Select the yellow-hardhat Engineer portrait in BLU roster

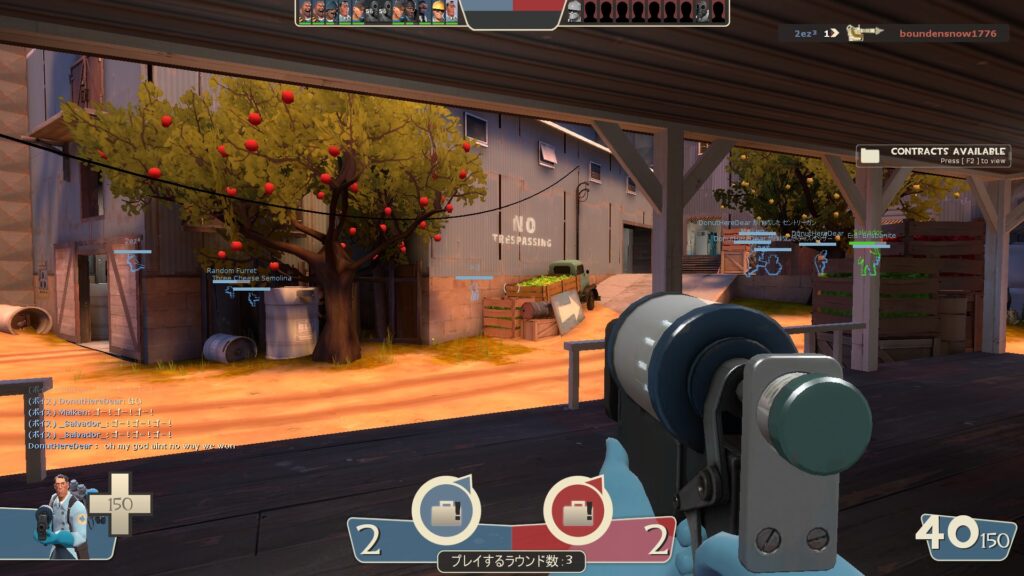[437, 12]
